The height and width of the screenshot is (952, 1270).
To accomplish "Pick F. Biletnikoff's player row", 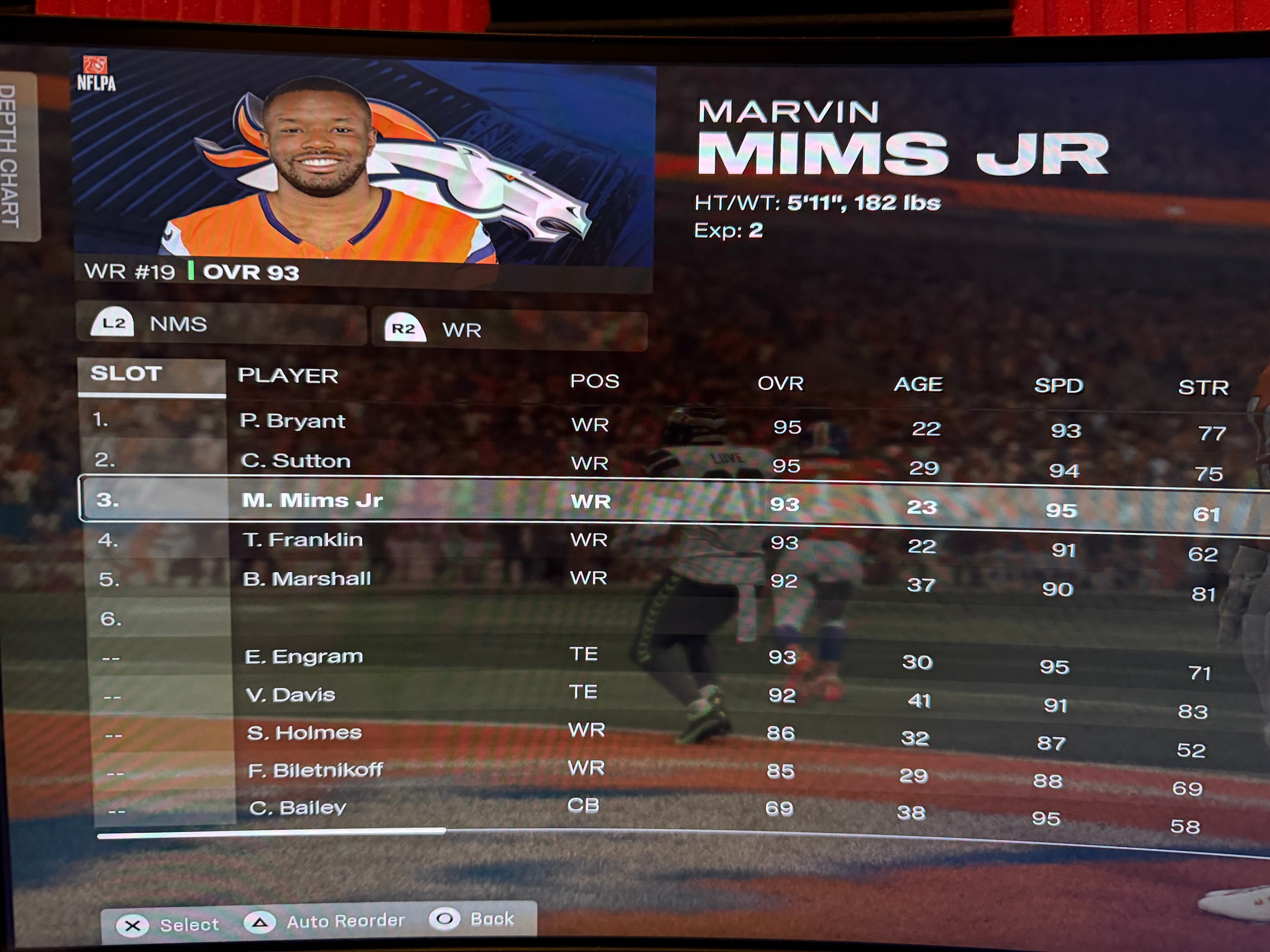I will (315, 770).
